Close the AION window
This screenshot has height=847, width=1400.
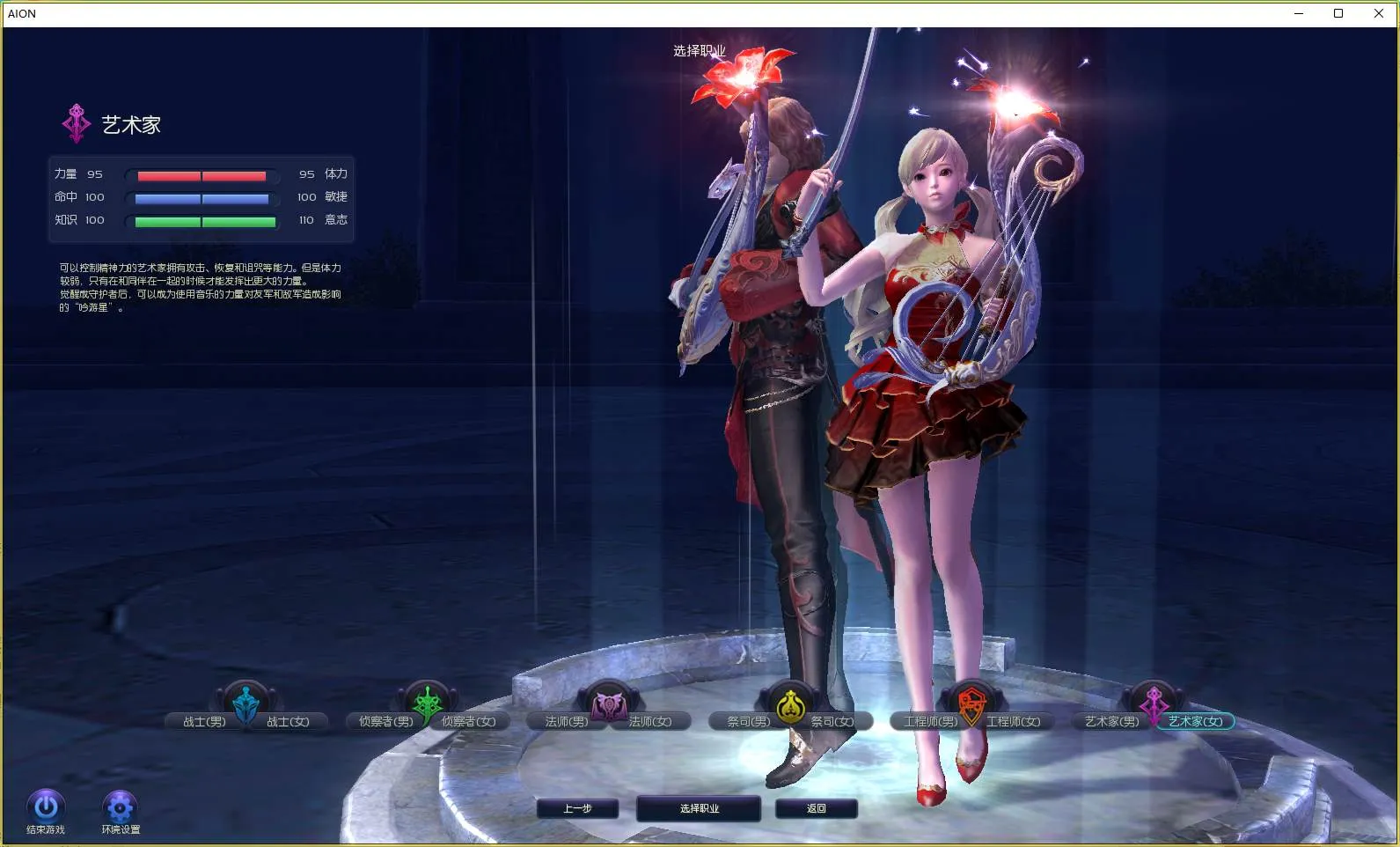point(1378,13)
